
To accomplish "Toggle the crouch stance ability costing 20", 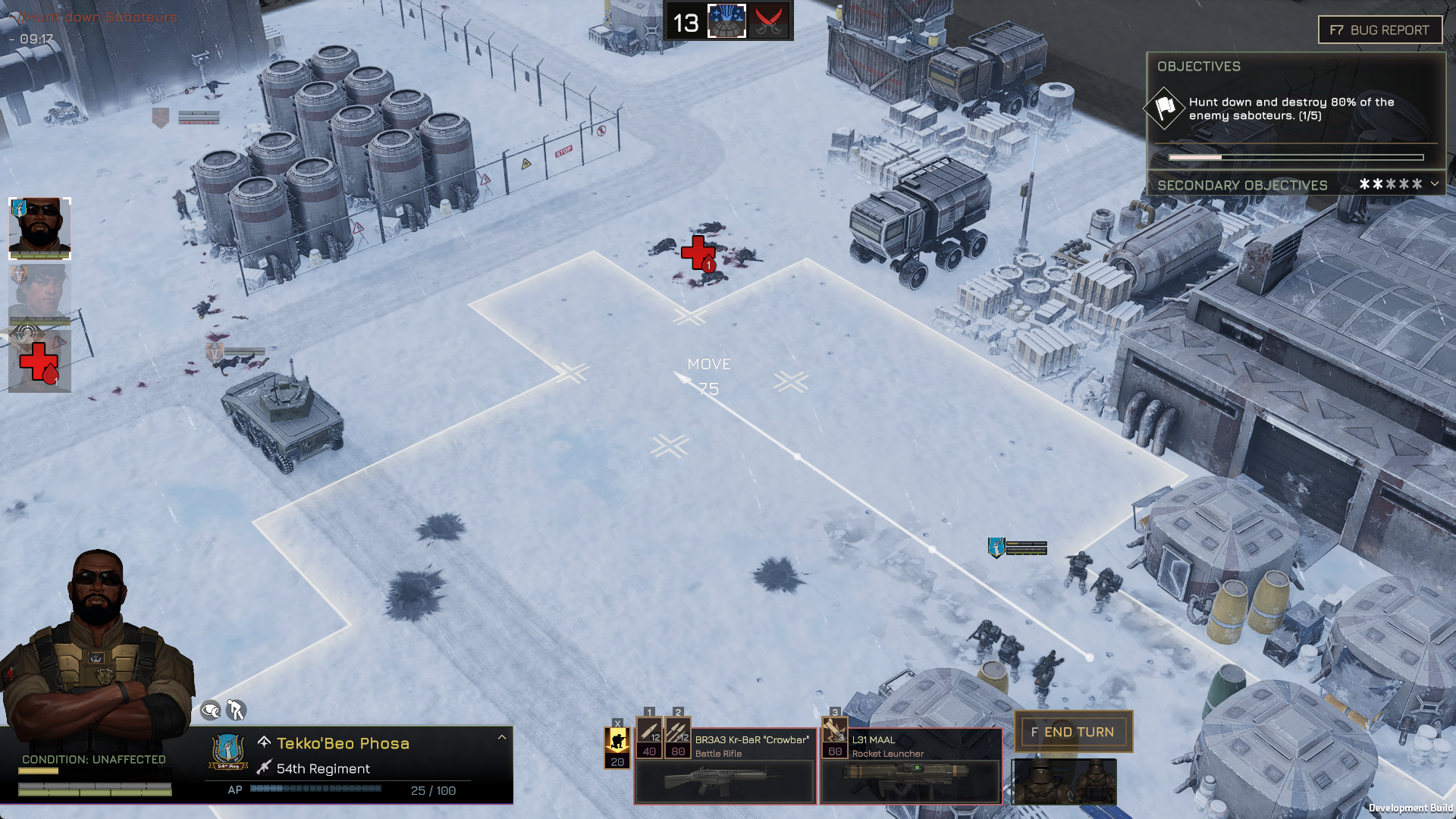I will pyautogui.click(x=617, y=747).
